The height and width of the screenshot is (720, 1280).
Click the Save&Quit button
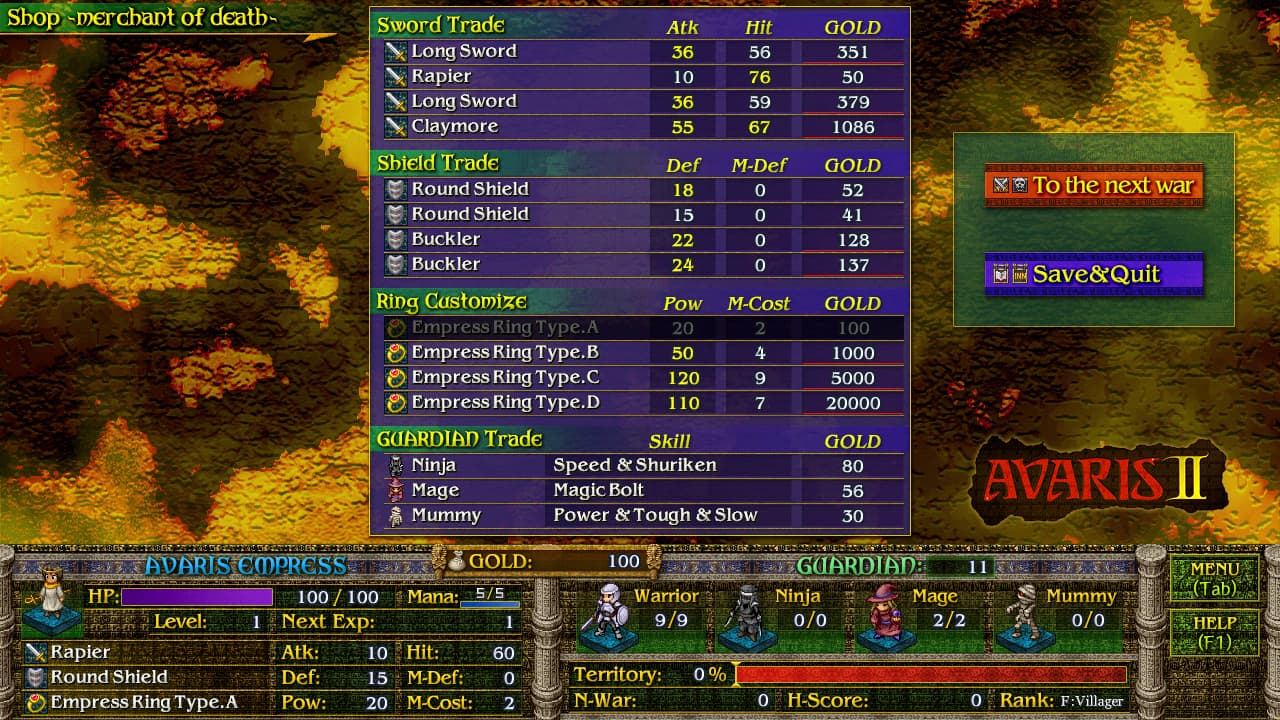tap(1094, 273)
